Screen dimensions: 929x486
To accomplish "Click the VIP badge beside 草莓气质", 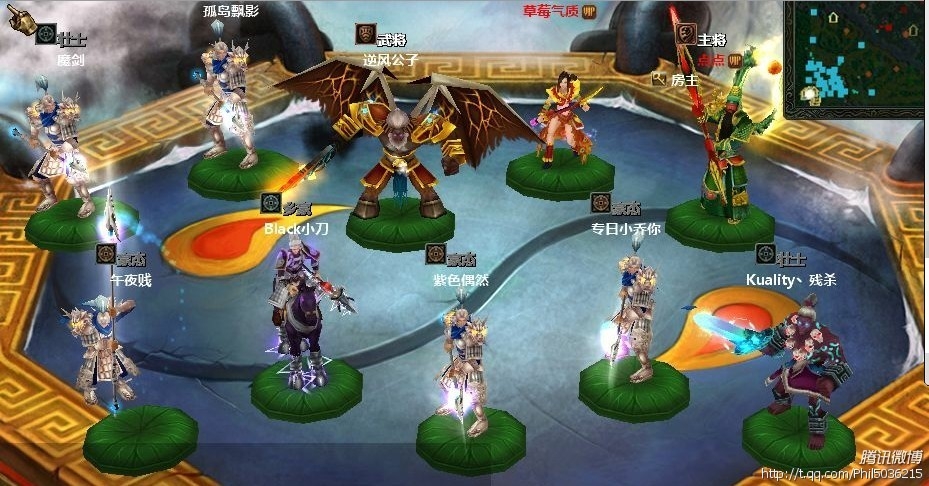I will click(589, 11).
